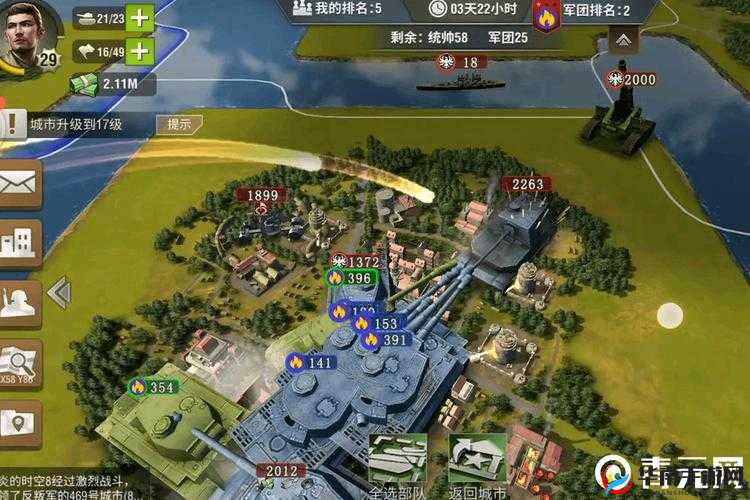750x500 pixels.
Task: Open the buildings menu icon
Action: (19, 241)
